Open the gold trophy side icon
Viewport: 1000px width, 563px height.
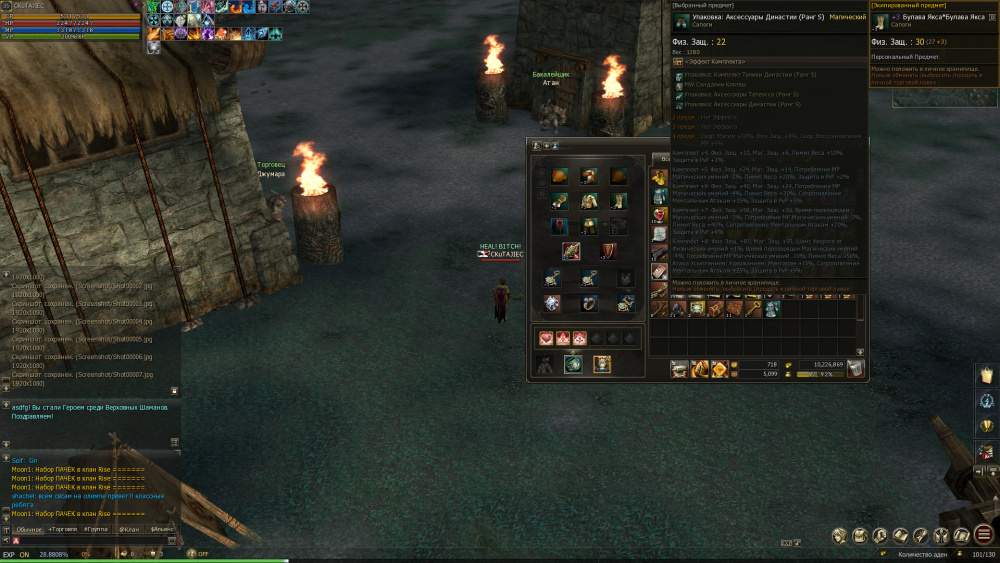tap(984, 427)
